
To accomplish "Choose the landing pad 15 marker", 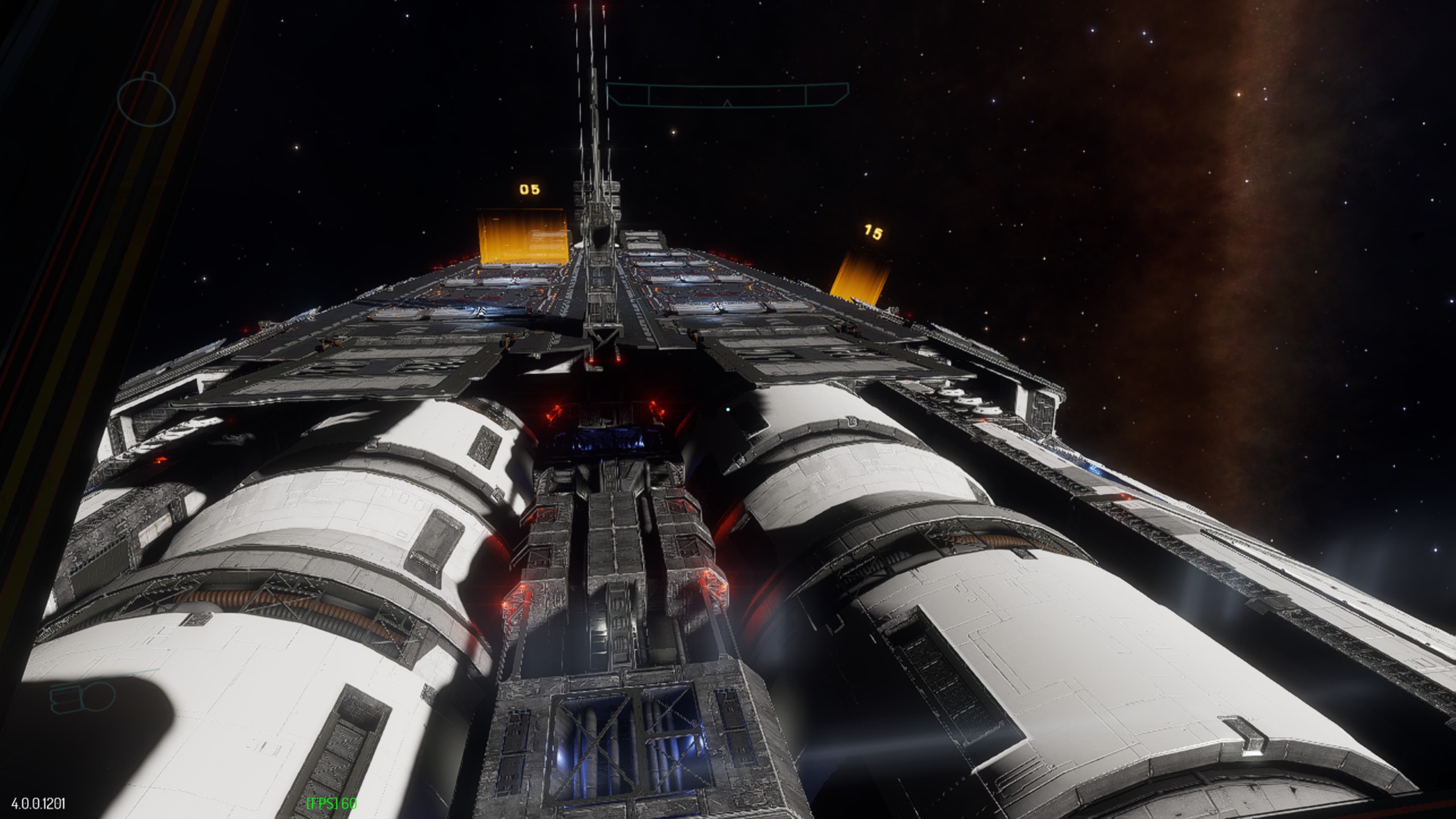I will [x=873, y=232].
